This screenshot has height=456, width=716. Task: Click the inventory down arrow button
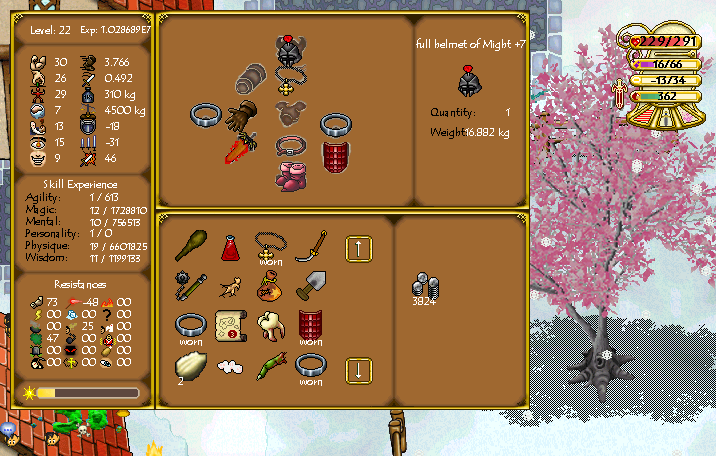coord(359,371)
